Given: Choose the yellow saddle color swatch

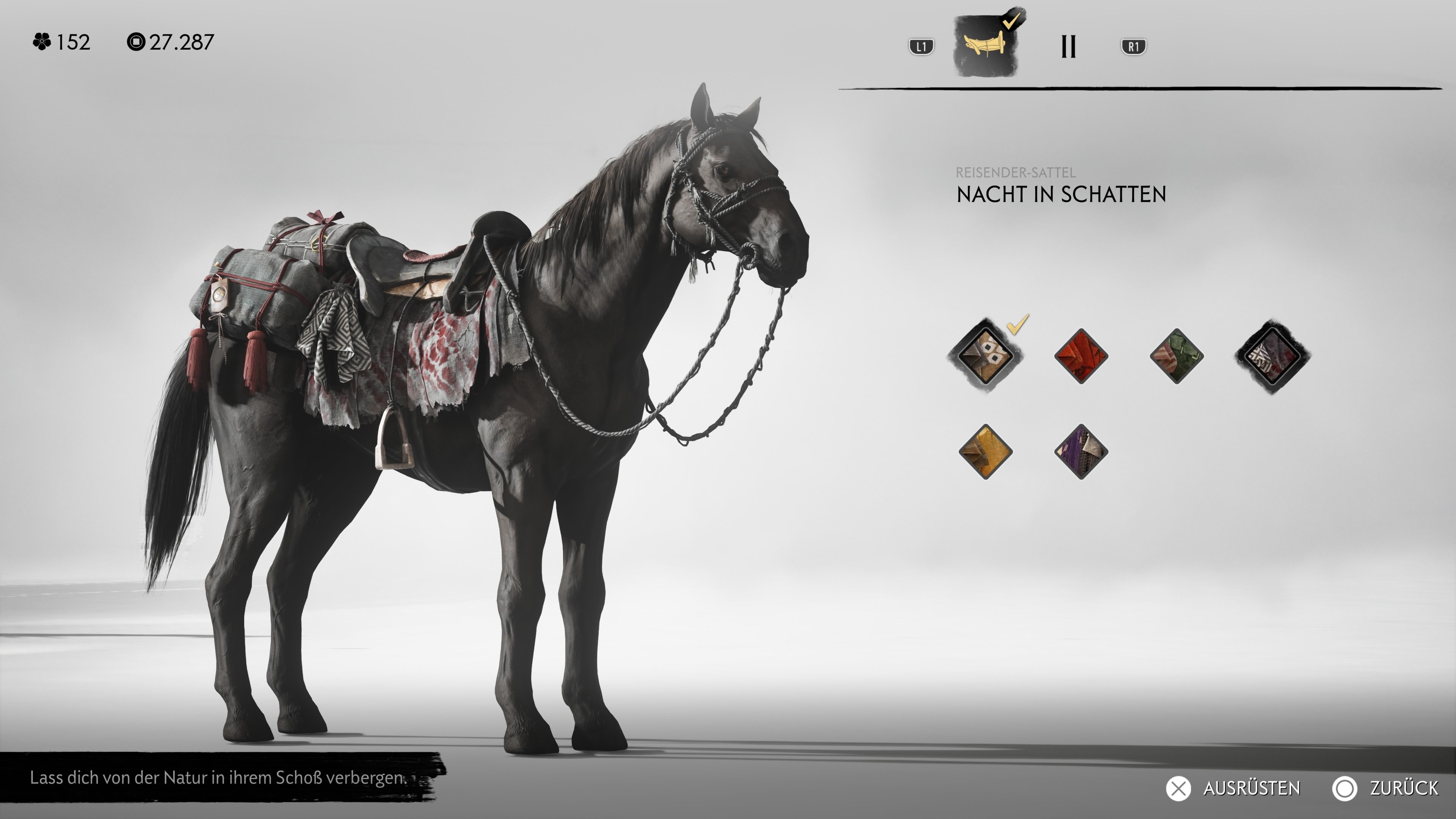Looking at the screenshot, I should (x=986, y=452).
